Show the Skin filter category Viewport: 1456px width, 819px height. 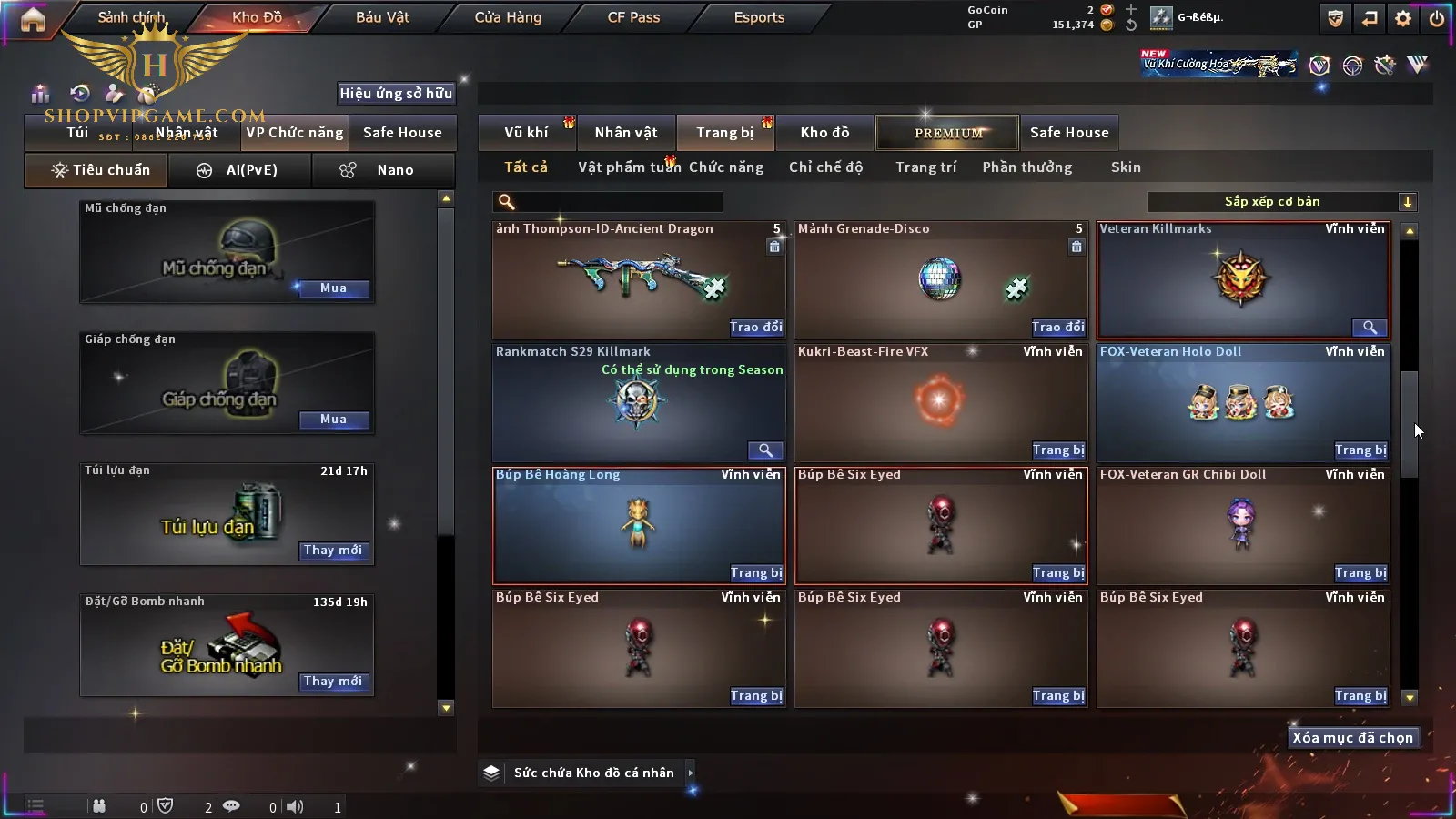[1126, 167]
